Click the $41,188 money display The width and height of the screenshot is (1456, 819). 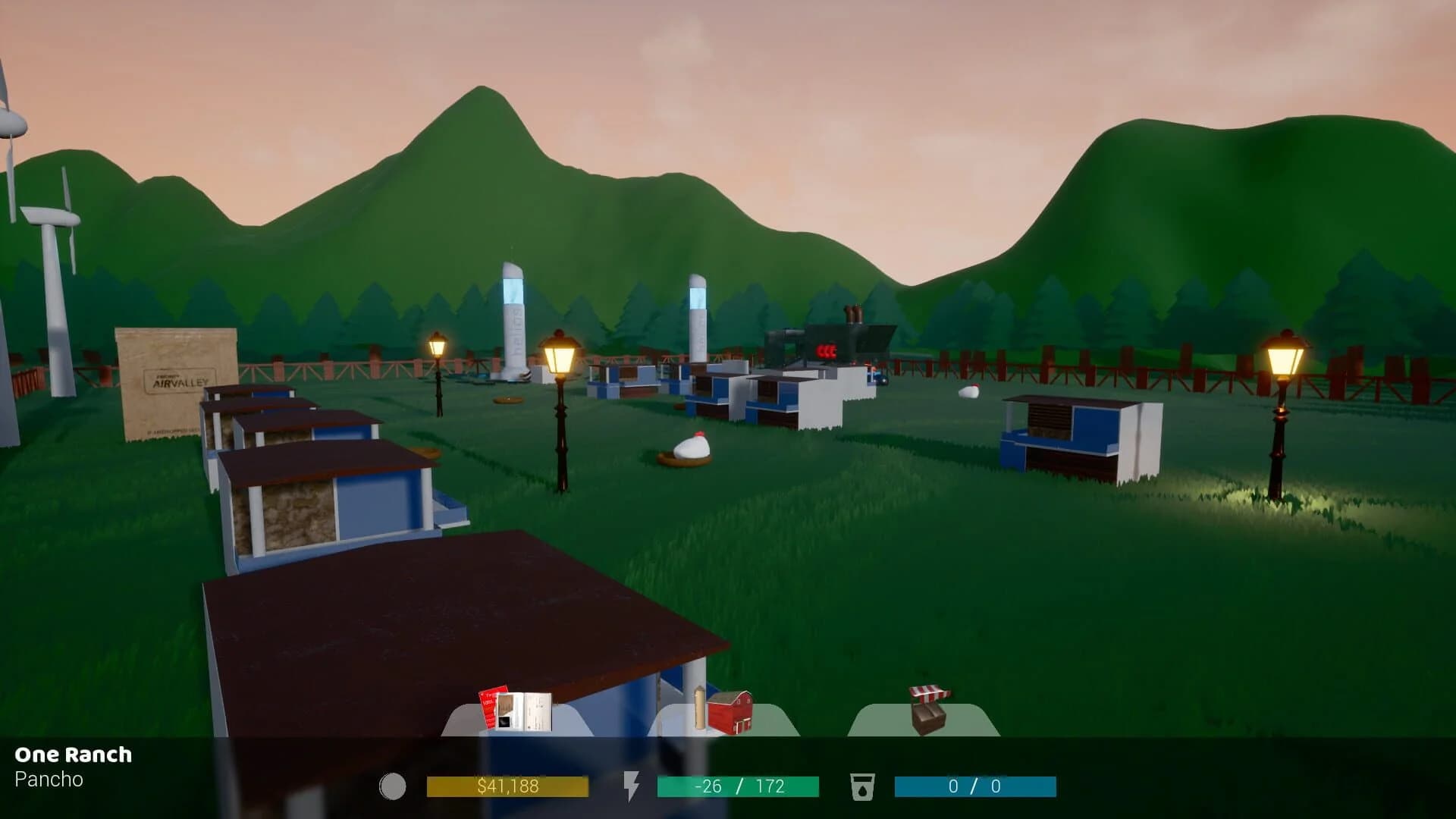[508, 786]
